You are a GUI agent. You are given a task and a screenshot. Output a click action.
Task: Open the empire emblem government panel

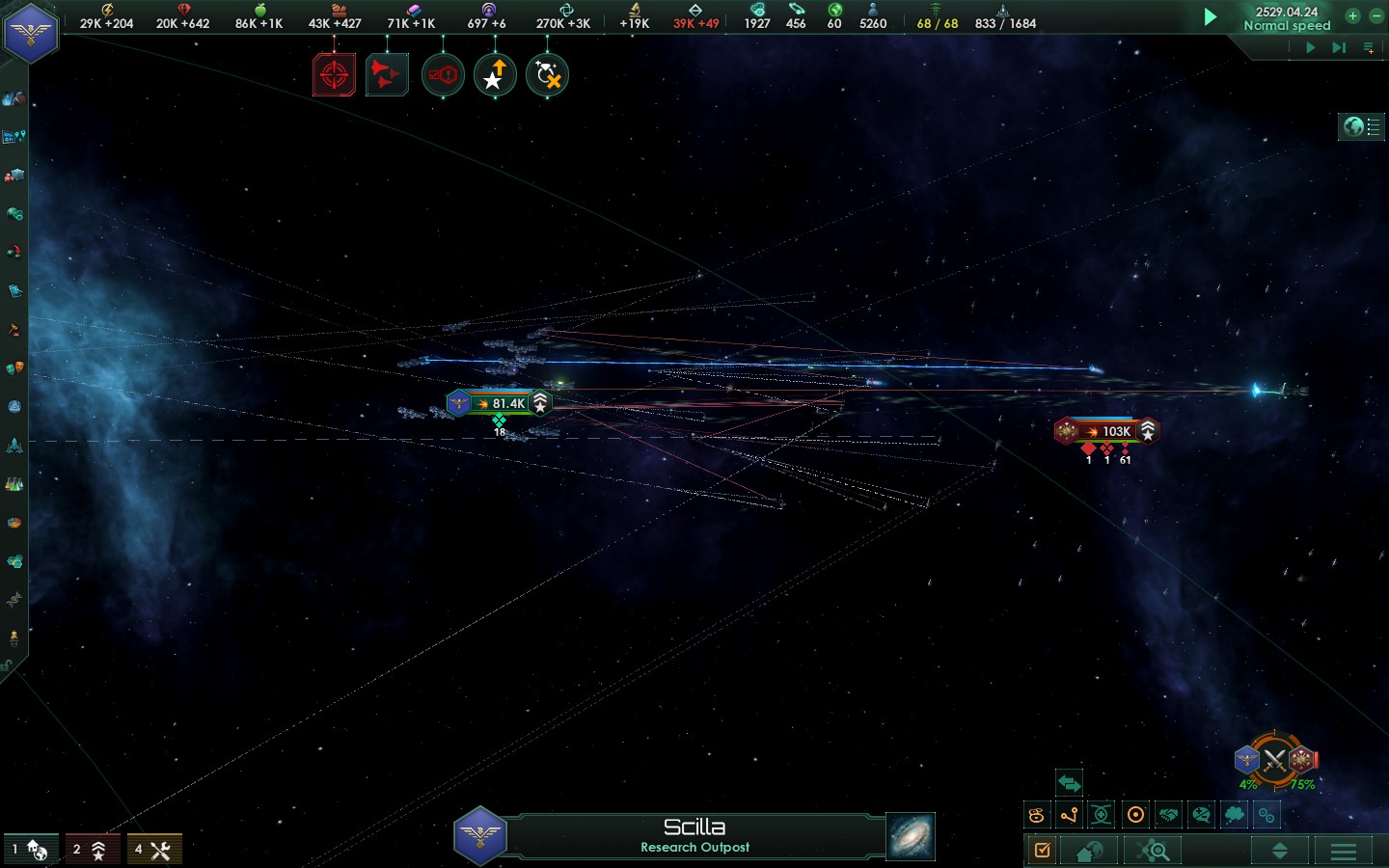pos(31,33)
